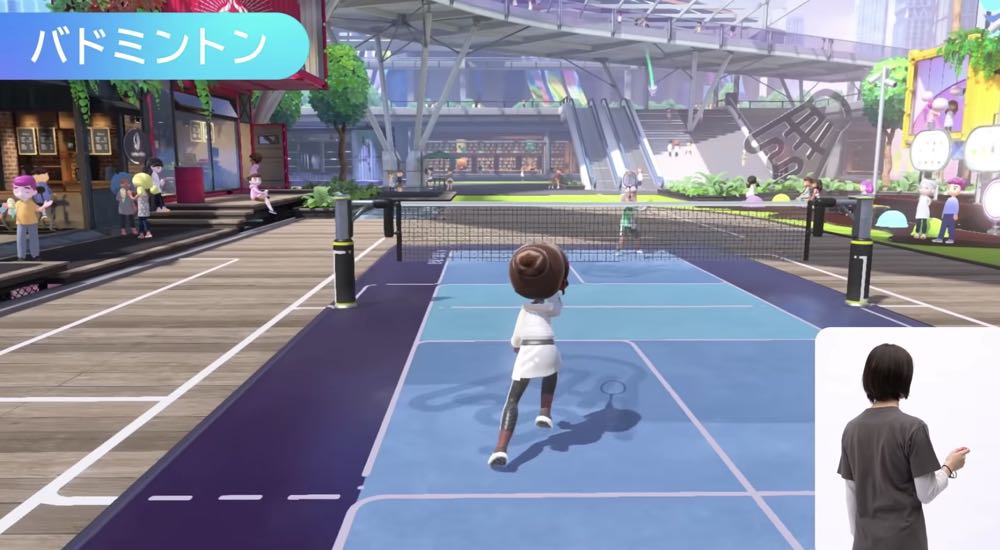The height and width of the screenshot is (550, 1000).
Task: Select the picture-in-picture player camera inset
Action: pyautogui.click(x=907, y=440)
